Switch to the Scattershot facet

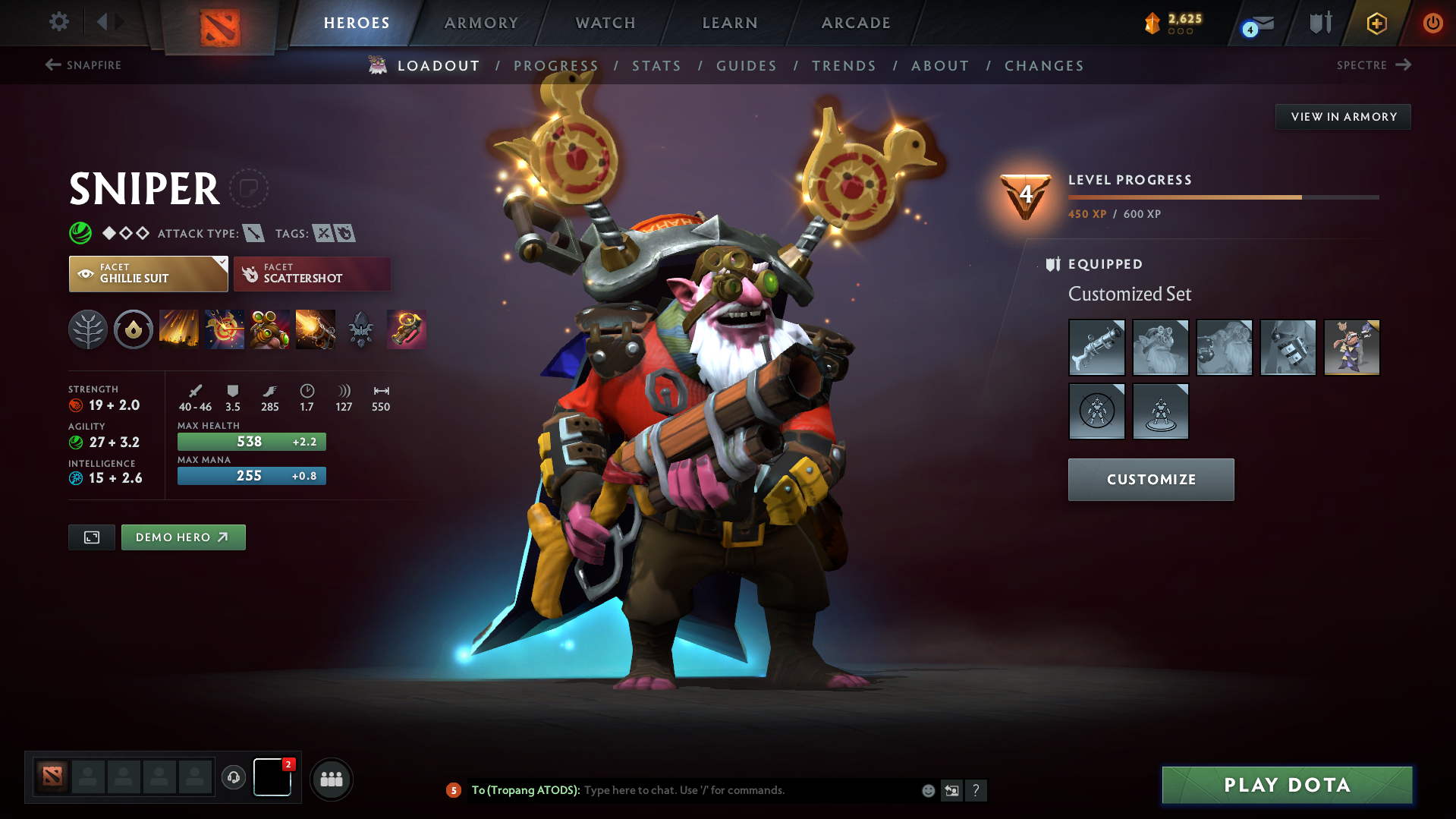tap(312, 273)
